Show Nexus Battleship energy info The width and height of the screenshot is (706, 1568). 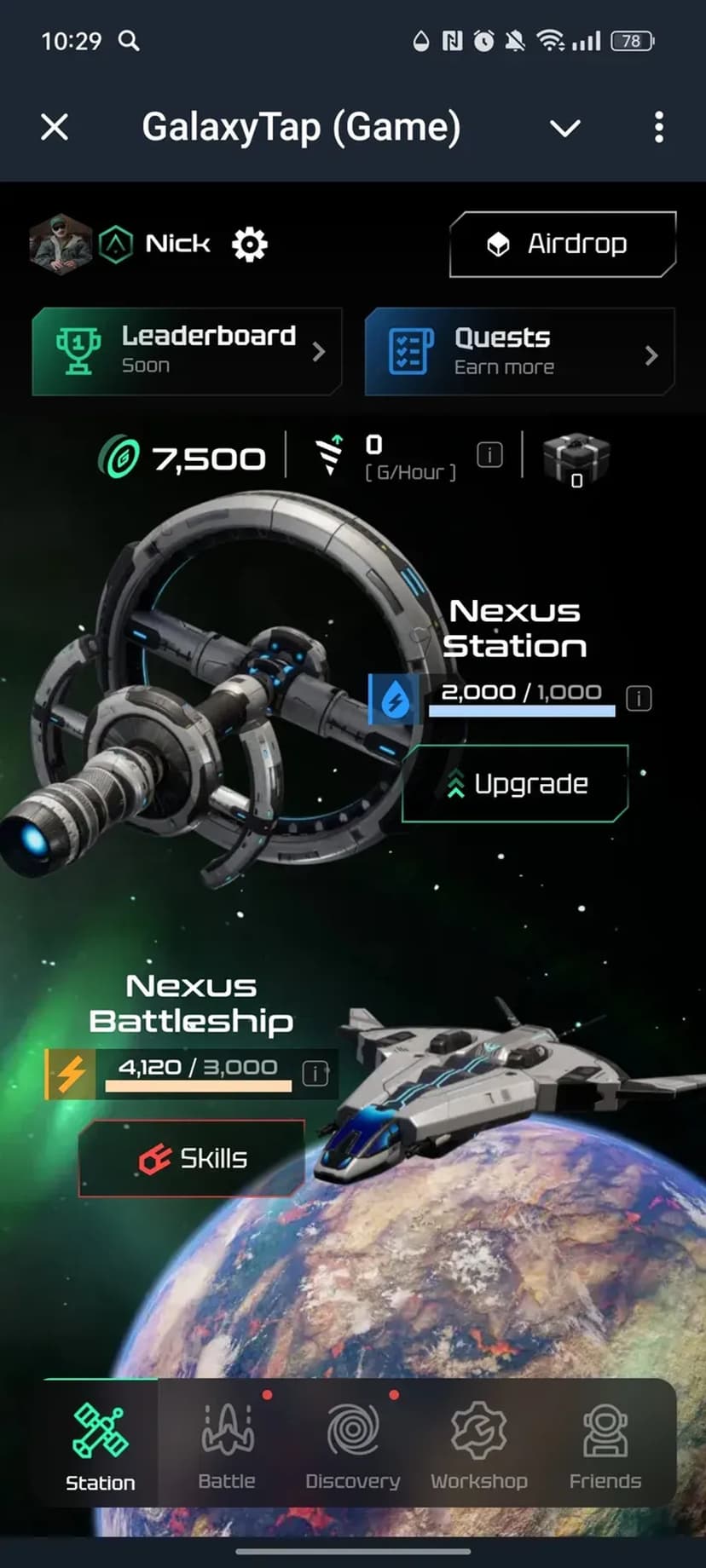point(315,1073)
